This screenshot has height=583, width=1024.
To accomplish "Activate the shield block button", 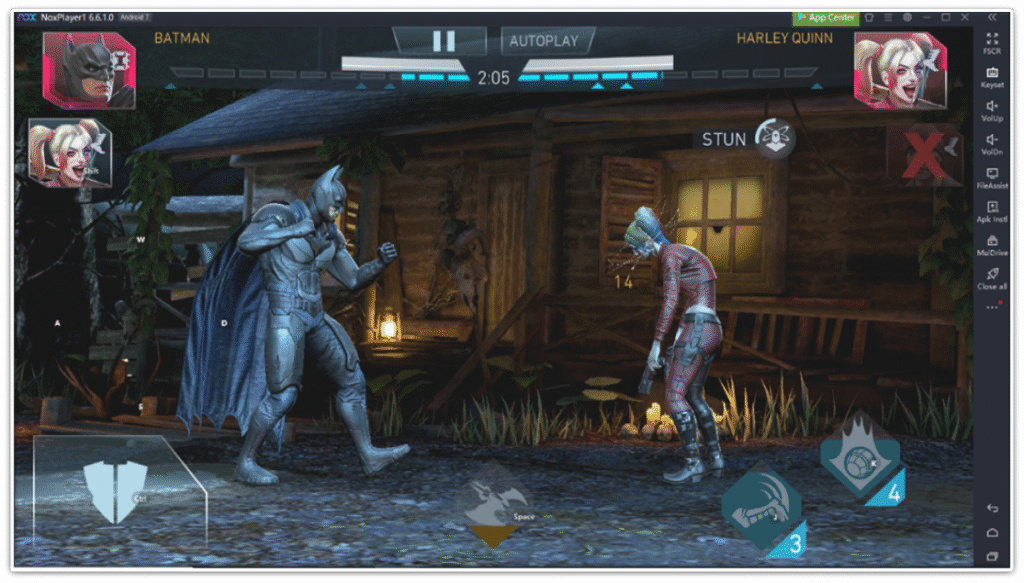I will pyautogui.click(x=115, y=491).
